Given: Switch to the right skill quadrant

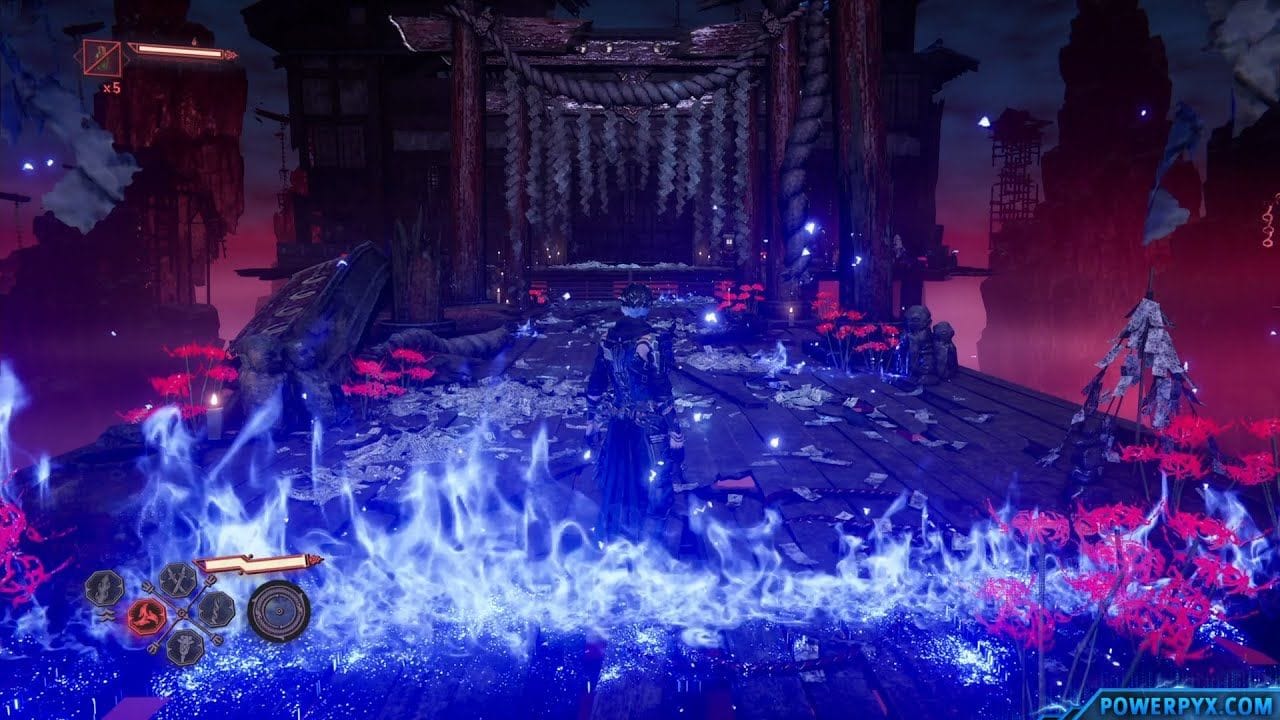Looking at the screenshot, I should 215,610.
